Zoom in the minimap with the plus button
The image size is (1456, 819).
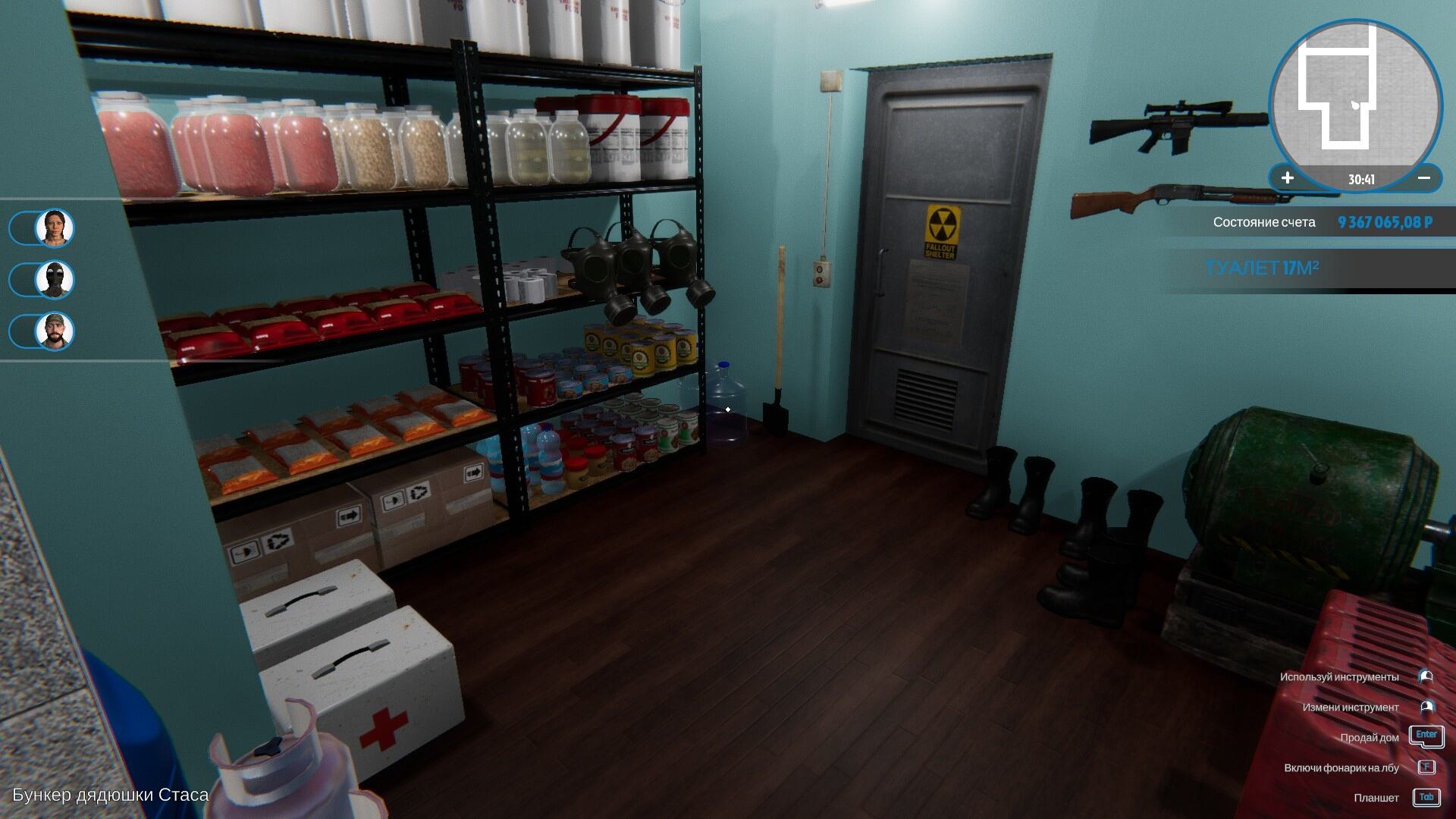(1288, 178)
